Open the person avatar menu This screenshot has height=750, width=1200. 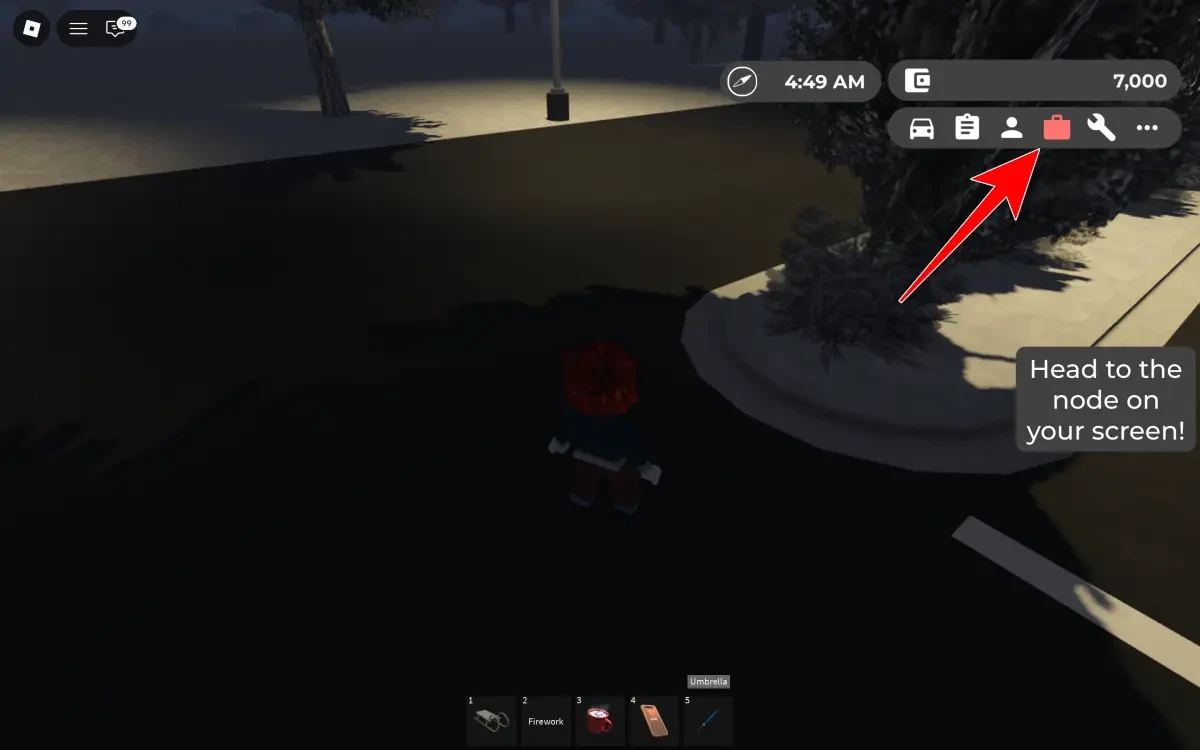(1012, 128)
